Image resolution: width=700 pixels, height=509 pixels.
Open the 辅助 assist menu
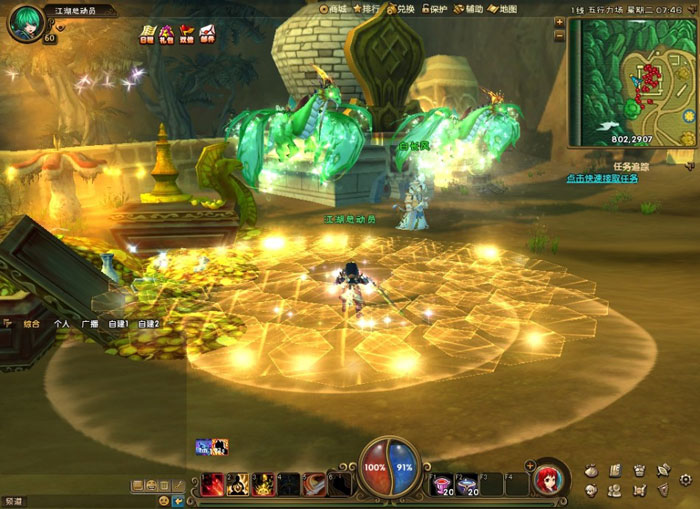point(469,9)
